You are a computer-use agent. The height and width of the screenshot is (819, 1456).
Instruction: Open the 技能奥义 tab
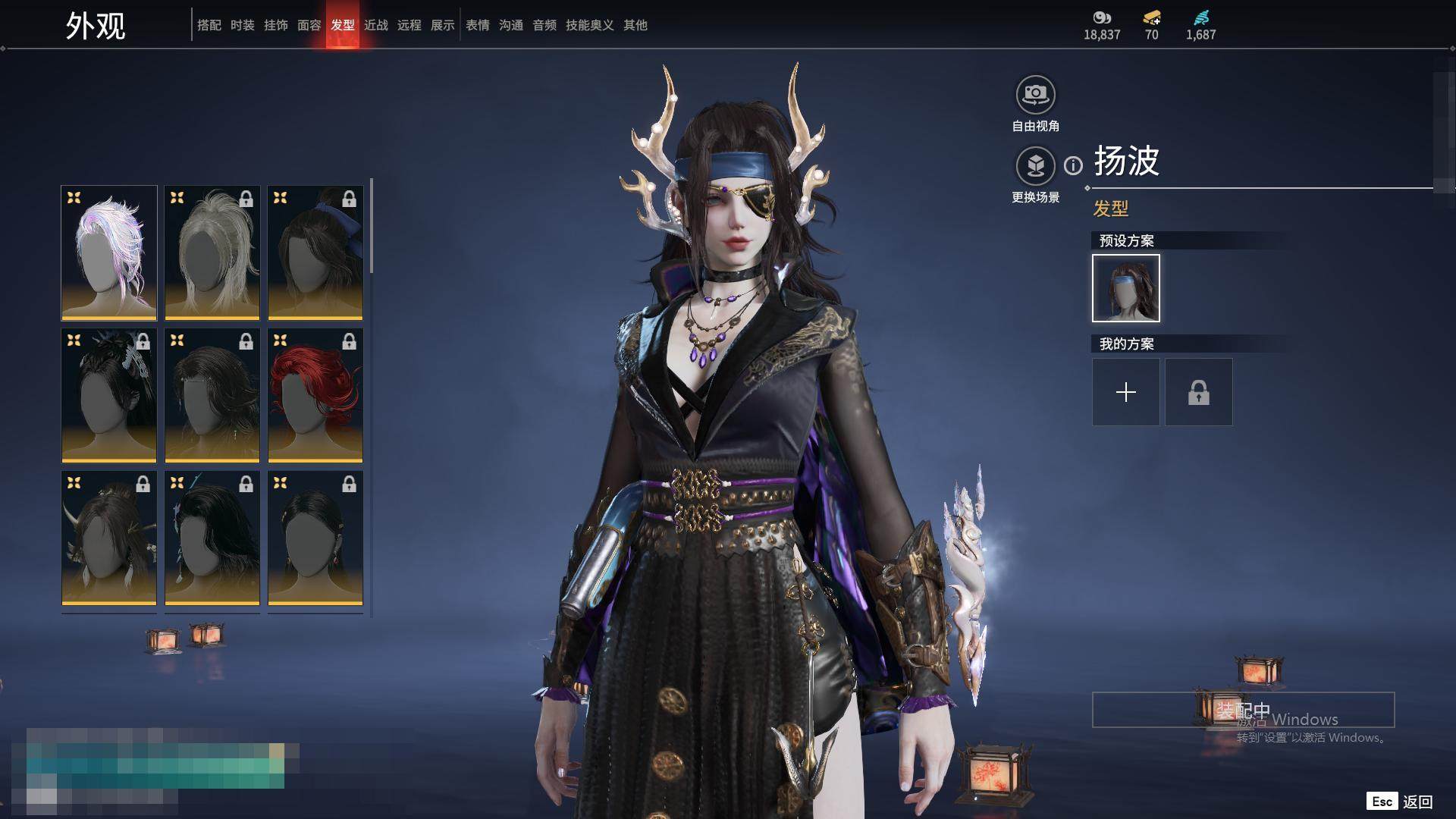(x=589, y=25)
